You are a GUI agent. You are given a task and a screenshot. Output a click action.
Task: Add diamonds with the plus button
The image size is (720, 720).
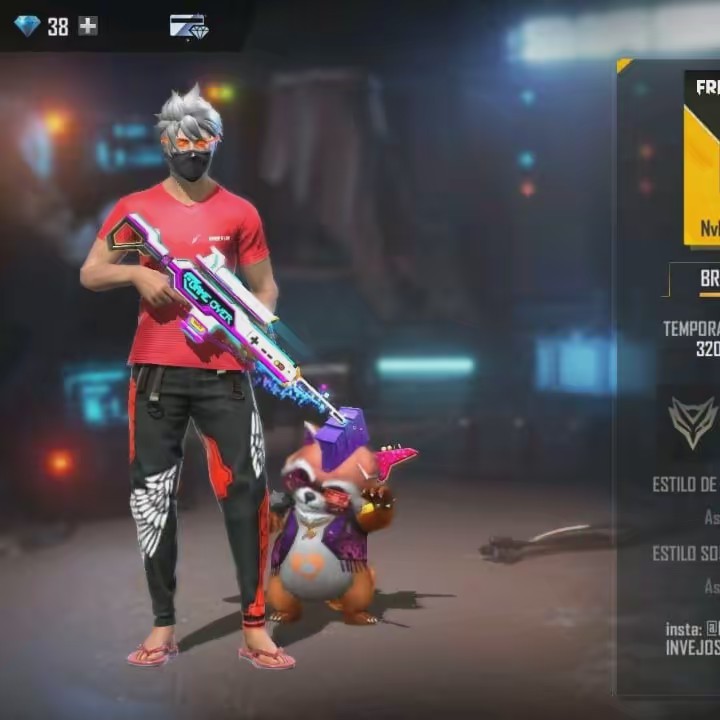tap(89, 26)
